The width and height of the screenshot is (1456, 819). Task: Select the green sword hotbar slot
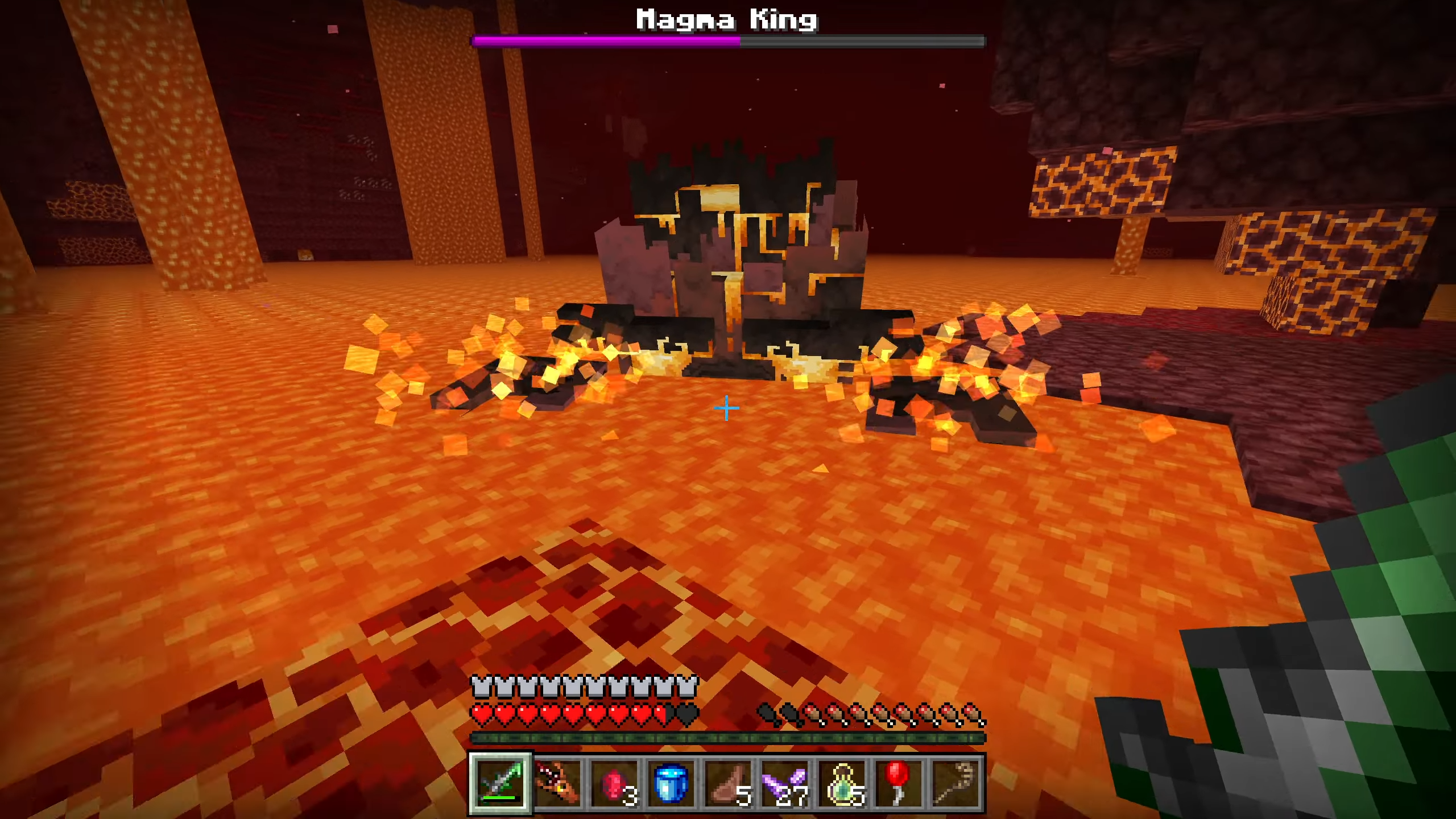click(x=500, y=784)
